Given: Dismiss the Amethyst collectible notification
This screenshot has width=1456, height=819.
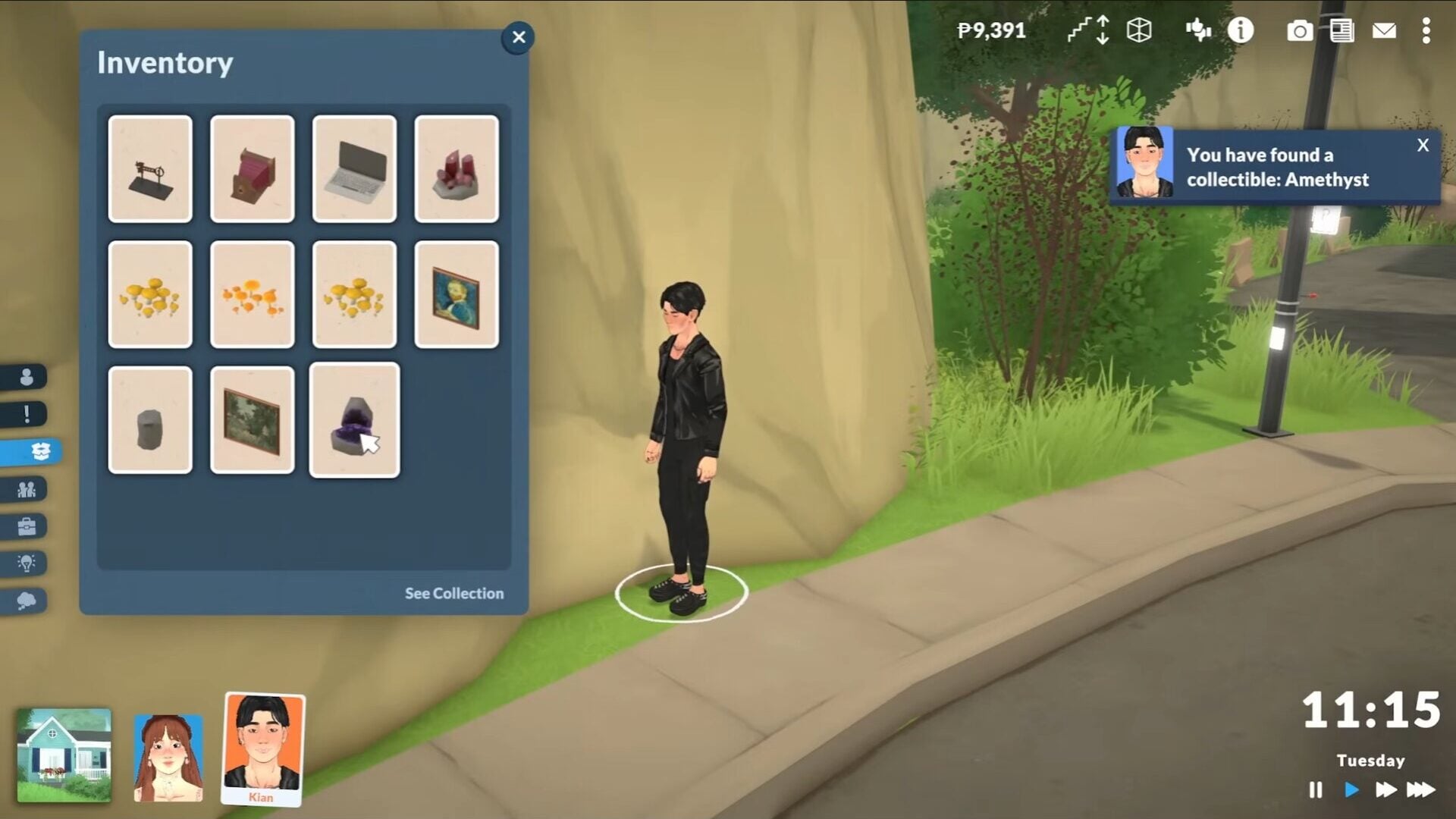Looking at the screenshot, I should (x=1423, y=146).
